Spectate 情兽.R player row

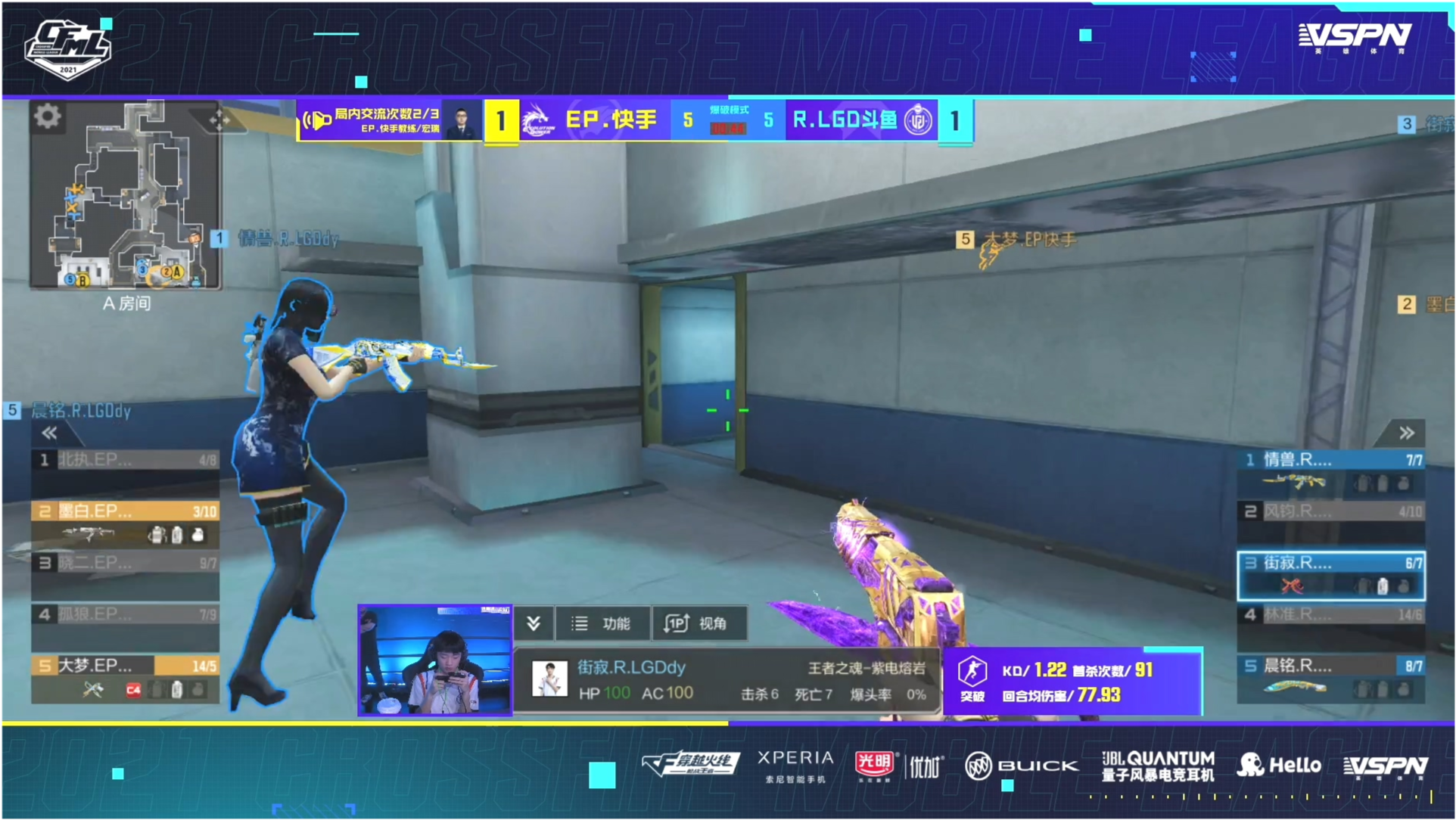(1330, 471)
